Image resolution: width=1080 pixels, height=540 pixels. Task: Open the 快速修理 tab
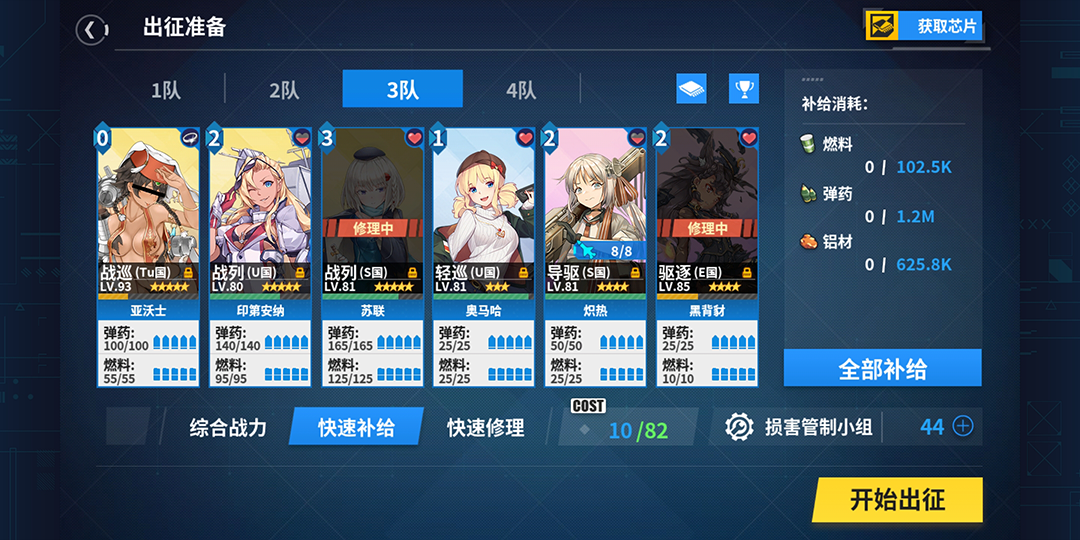486,428
